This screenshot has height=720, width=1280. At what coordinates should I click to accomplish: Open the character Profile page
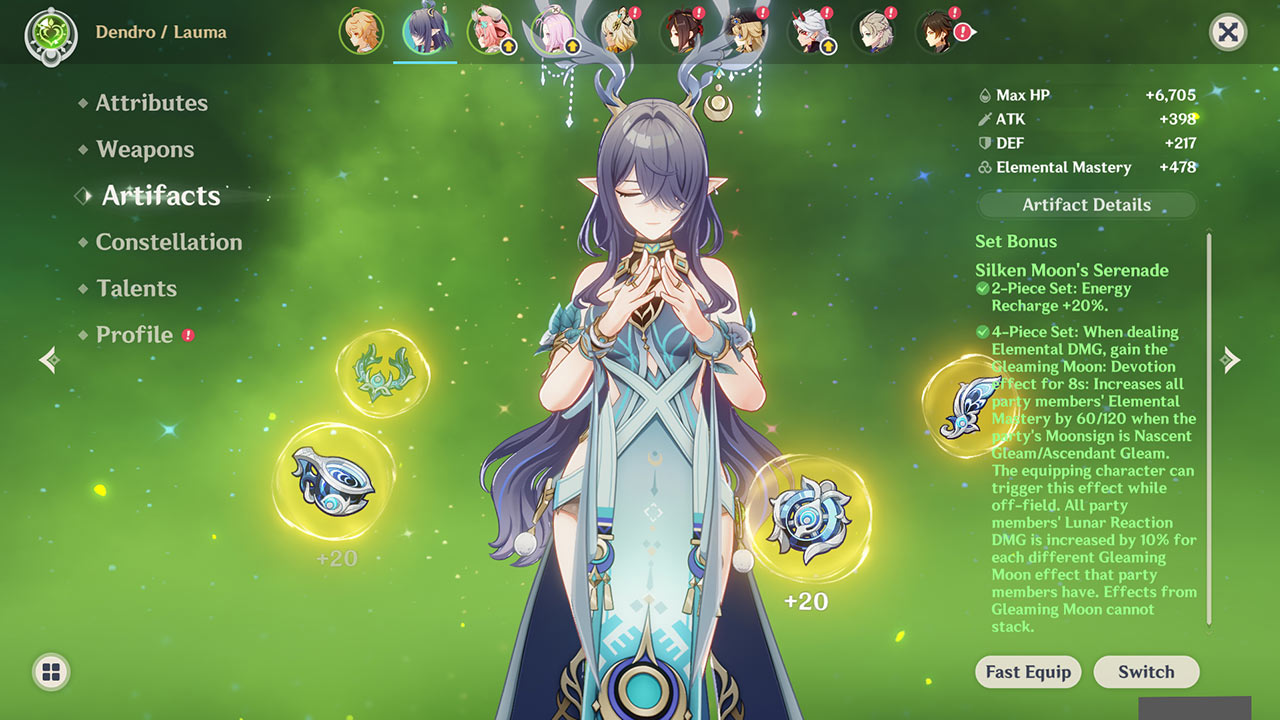coord(134,335)
